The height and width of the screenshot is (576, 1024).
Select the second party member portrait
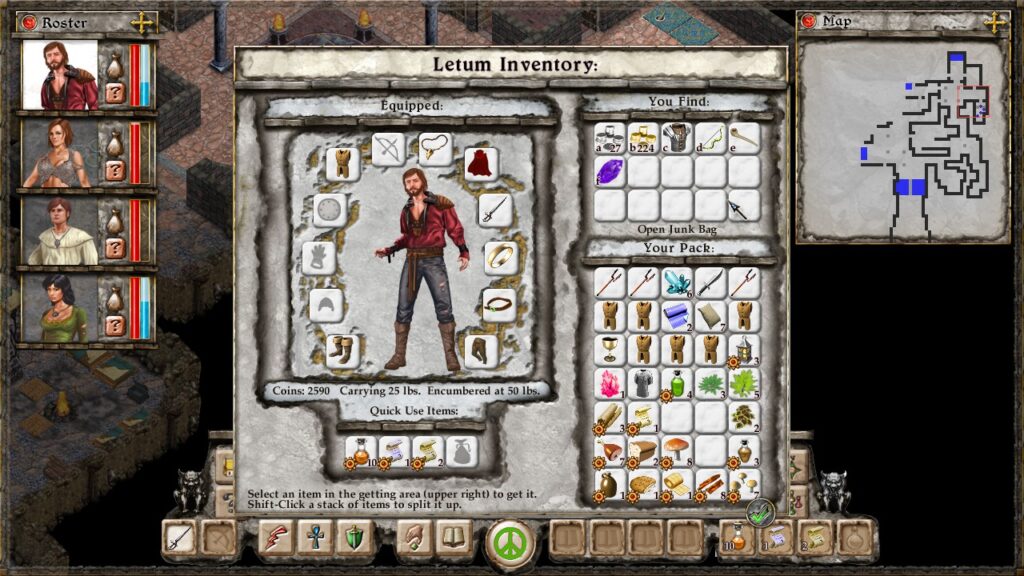(x=60, y=152)
